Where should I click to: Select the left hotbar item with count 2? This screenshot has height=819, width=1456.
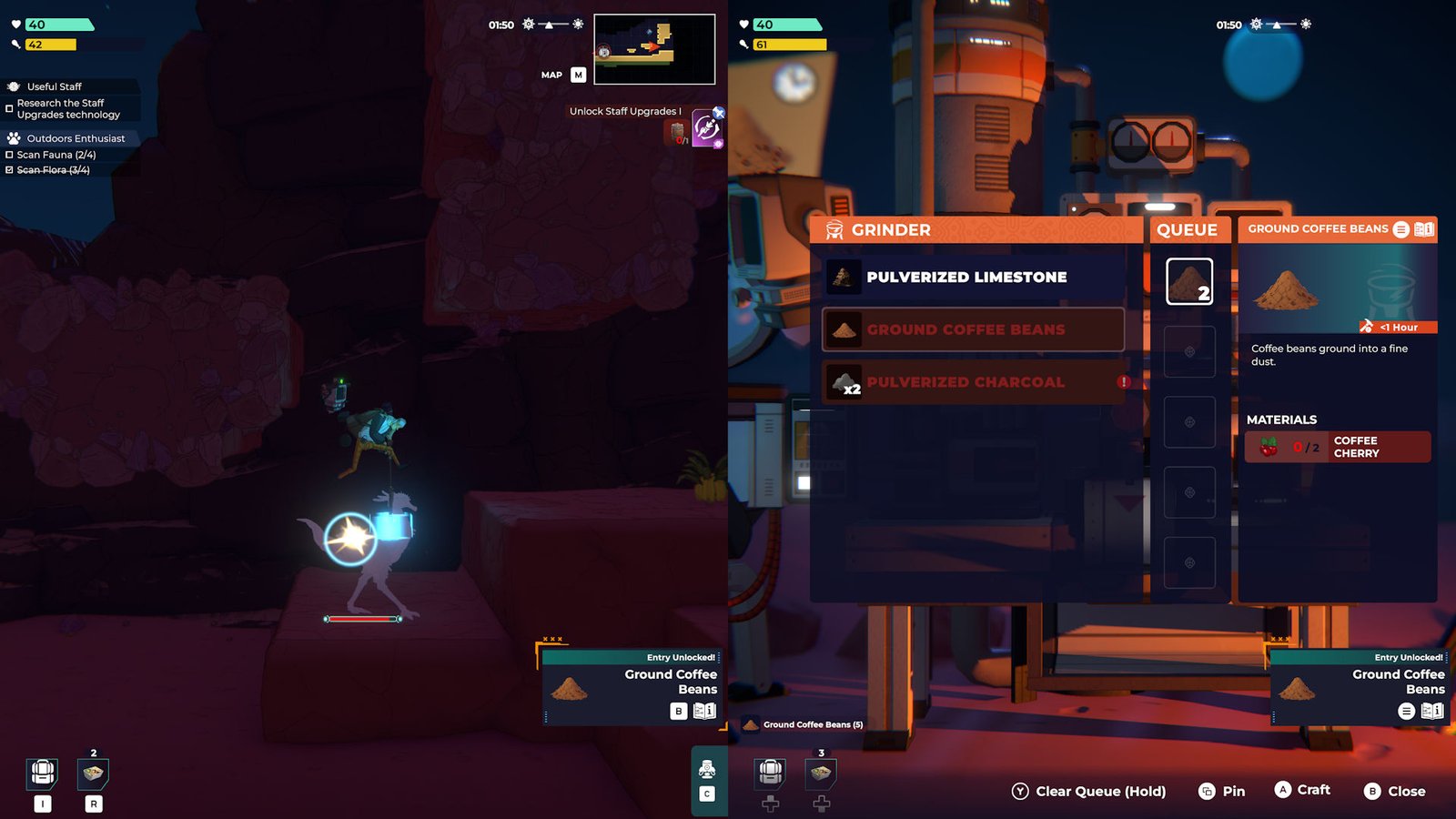(94, 773)
